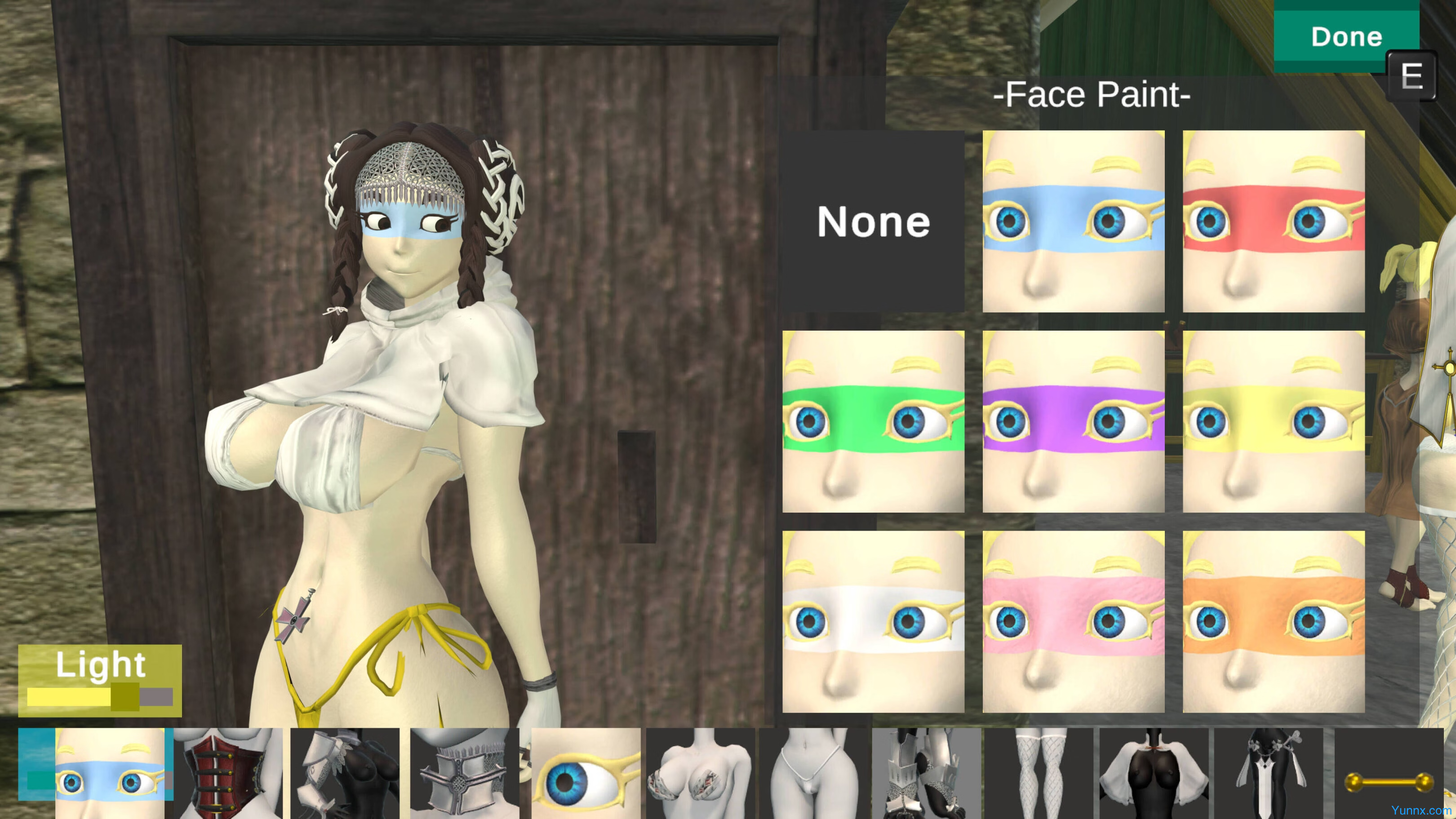Viewport: 1456px width, 819px height.
Task: Select the None face paint option
Action: point(873,221)
